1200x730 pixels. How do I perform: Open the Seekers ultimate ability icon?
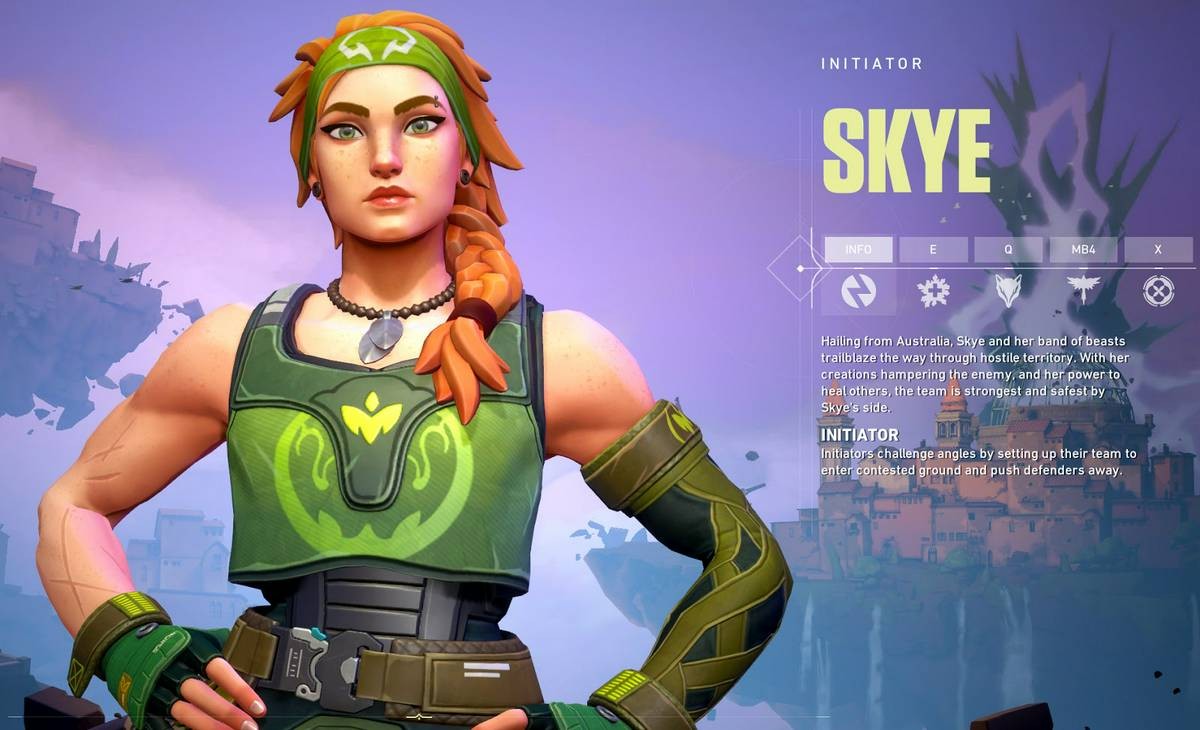coord(1158,291)
